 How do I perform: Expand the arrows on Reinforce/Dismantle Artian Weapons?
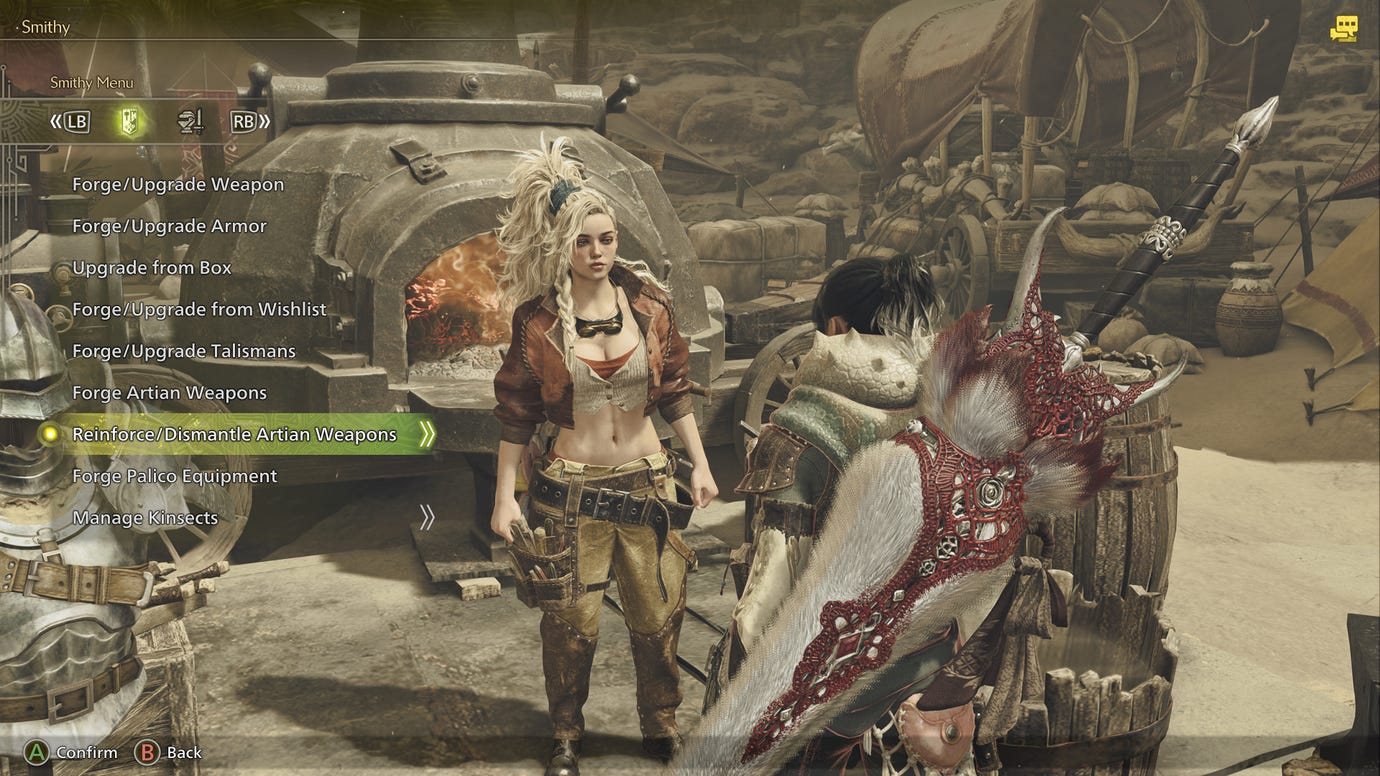[x=425, y=434]
